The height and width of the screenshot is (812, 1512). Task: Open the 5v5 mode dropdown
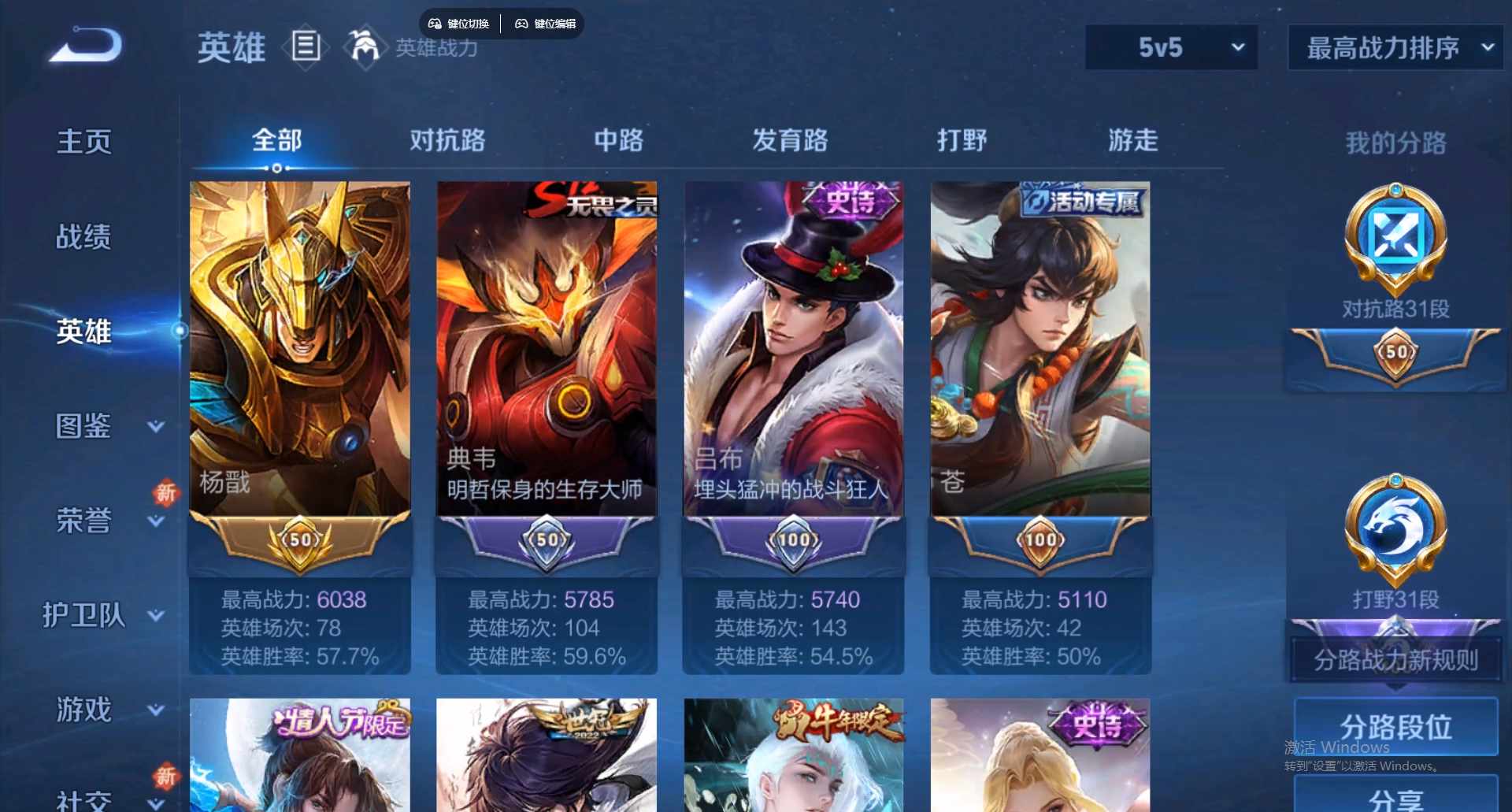pyautogui.click(x=1171, y=47)
